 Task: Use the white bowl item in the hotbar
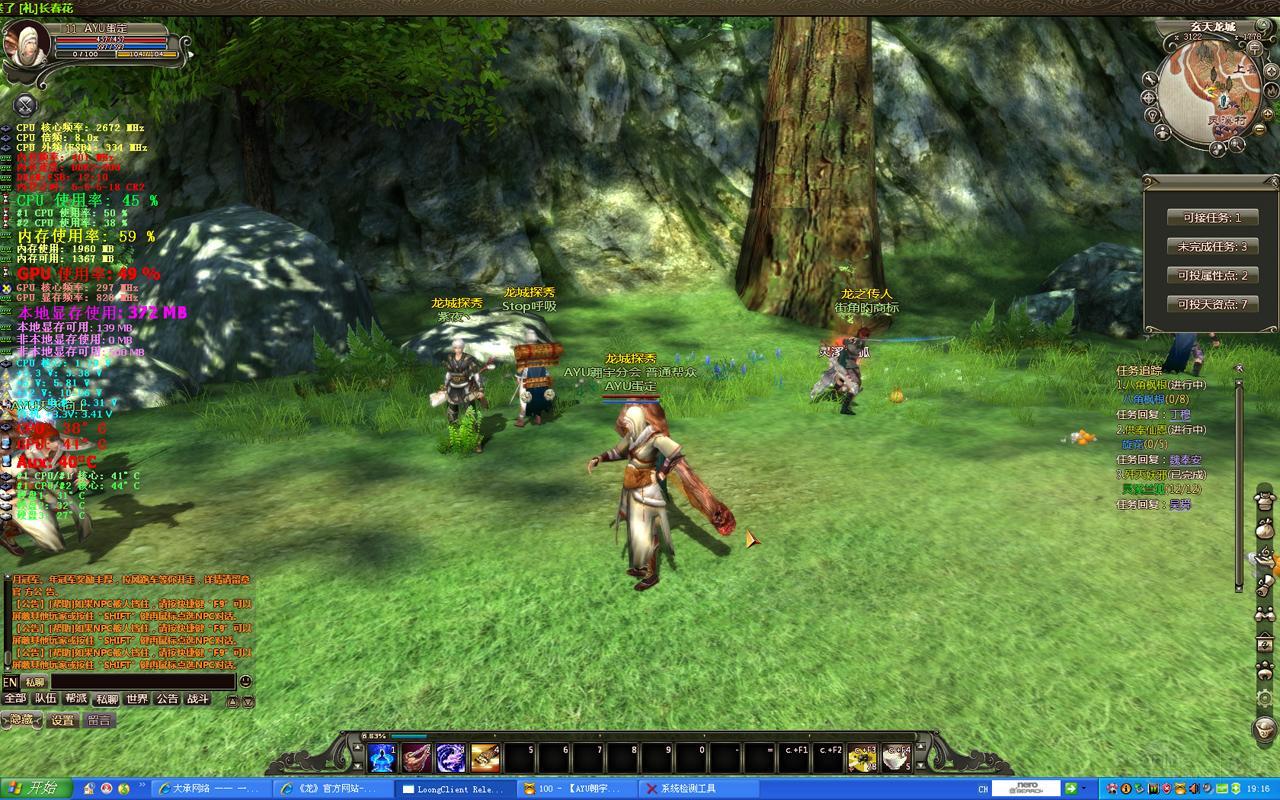pyautogui.click(x=896, y=759)
